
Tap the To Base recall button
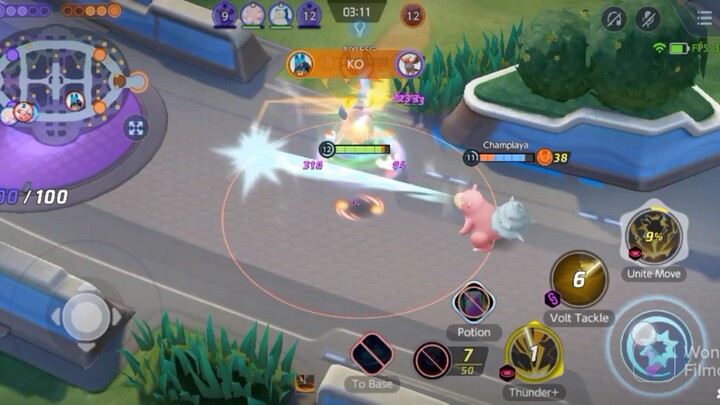pos(372,355)
